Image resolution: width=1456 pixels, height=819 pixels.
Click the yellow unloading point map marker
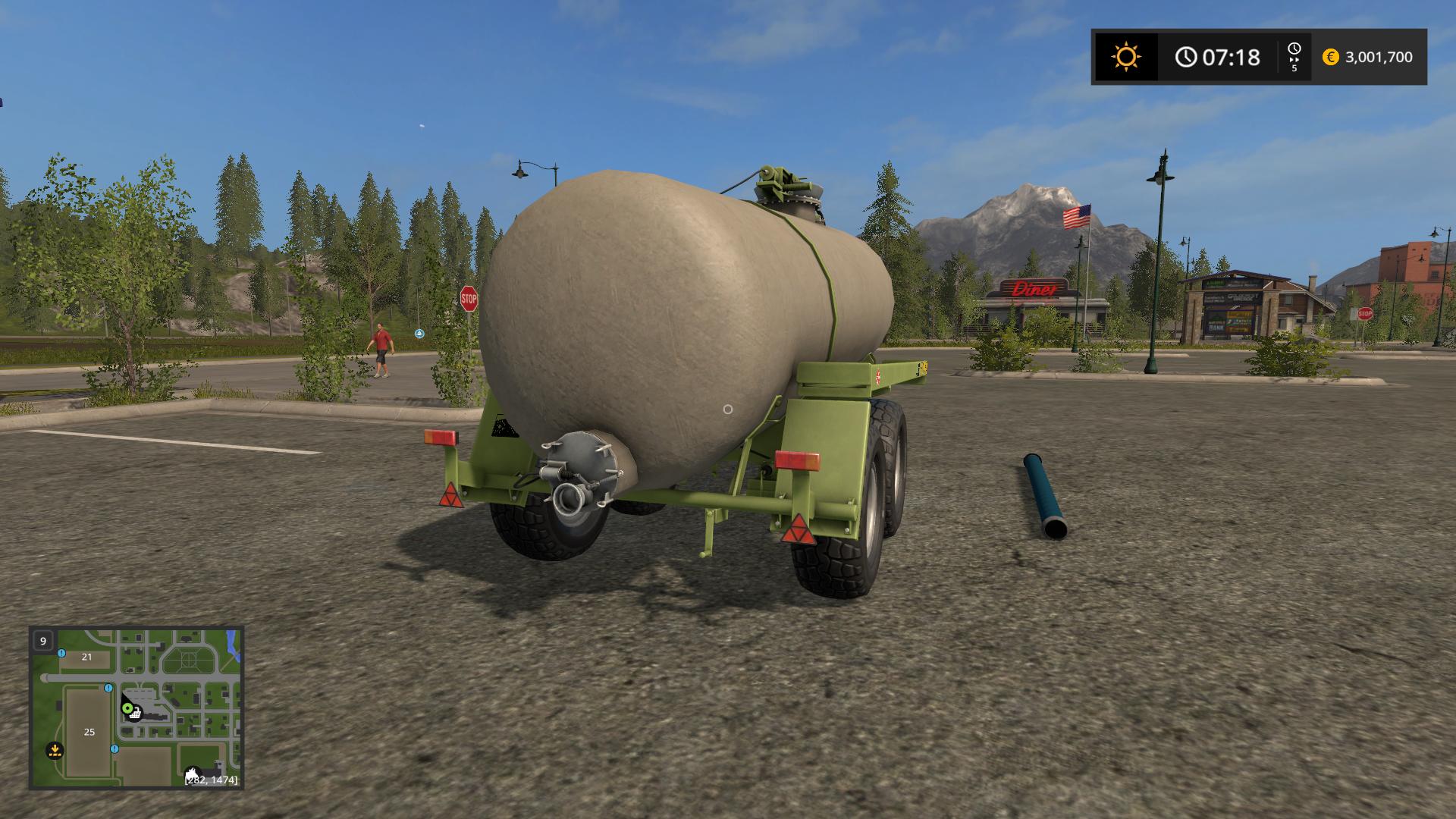[55, 751]
